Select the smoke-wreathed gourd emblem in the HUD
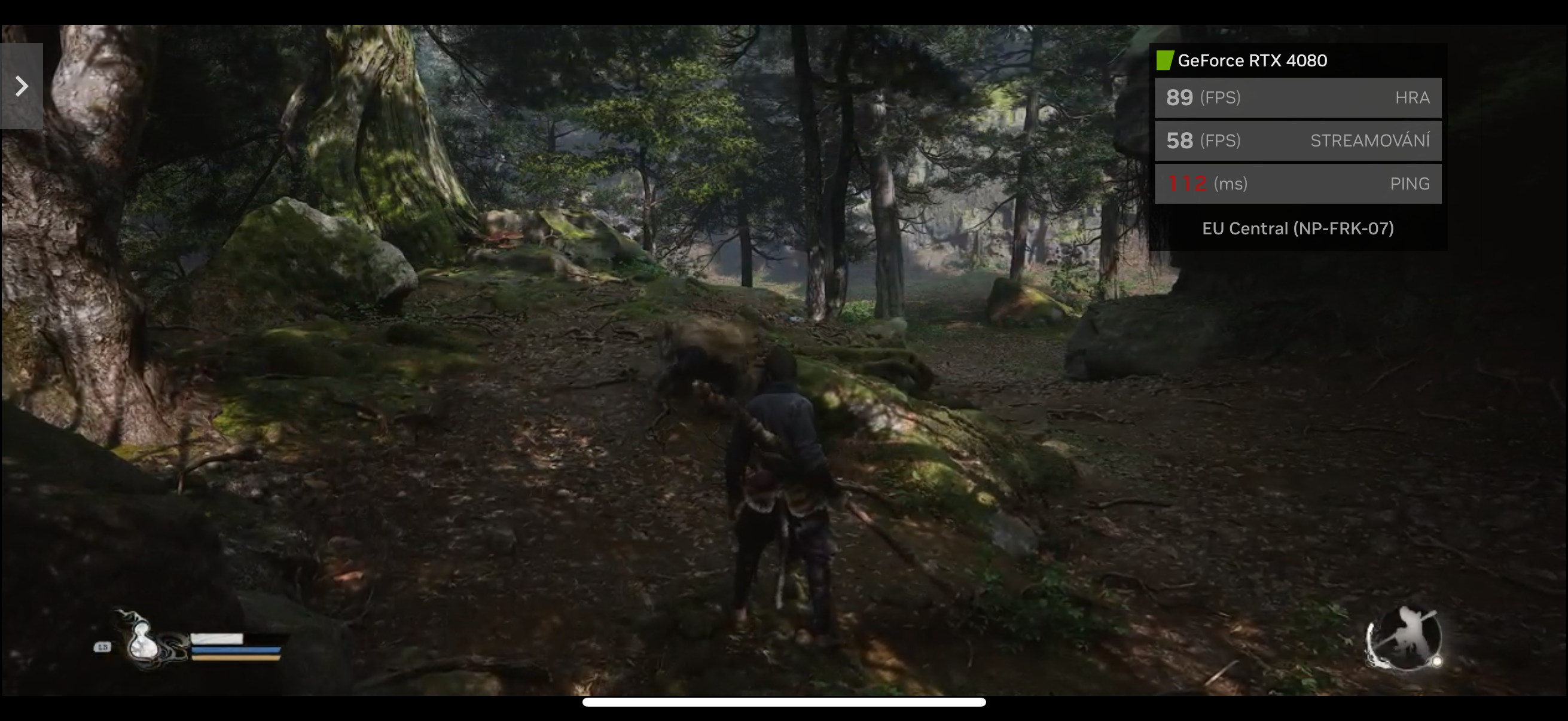The height and width of the screenshot is (721, 1568). (144, 643)
